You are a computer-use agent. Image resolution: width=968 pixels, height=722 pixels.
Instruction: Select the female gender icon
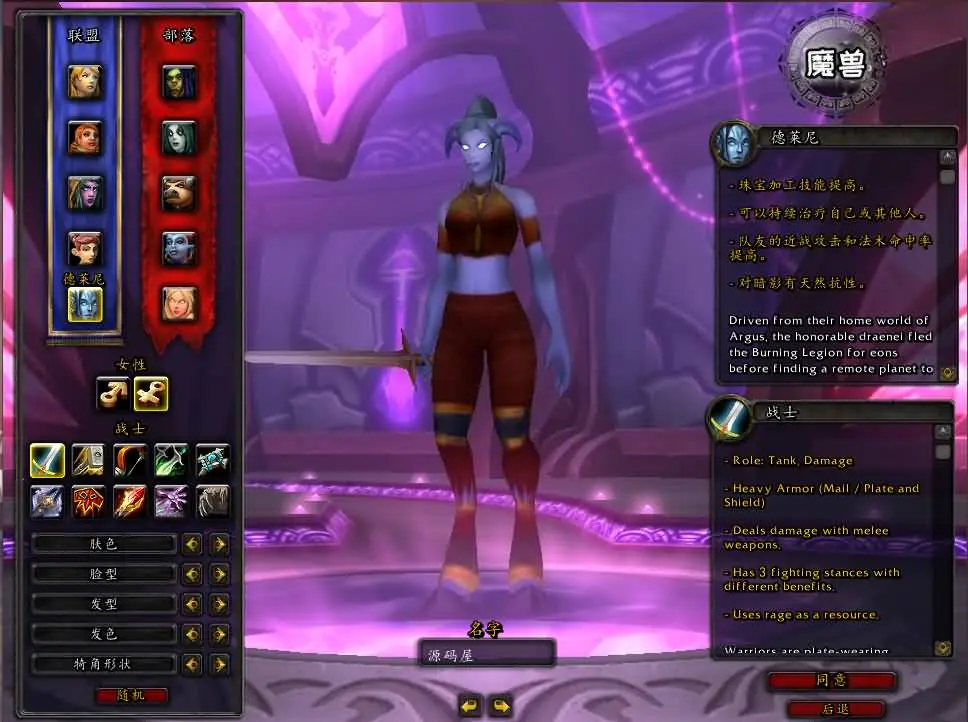pos(151,394)
